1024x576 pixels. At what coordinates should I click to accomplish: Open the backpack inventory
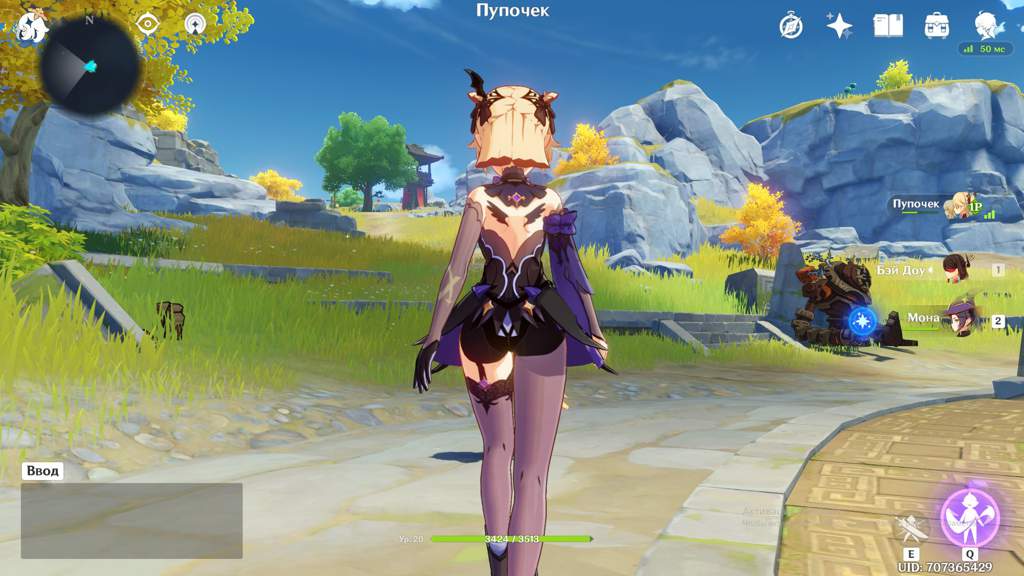pyautogui.click(x=937, y=26)
